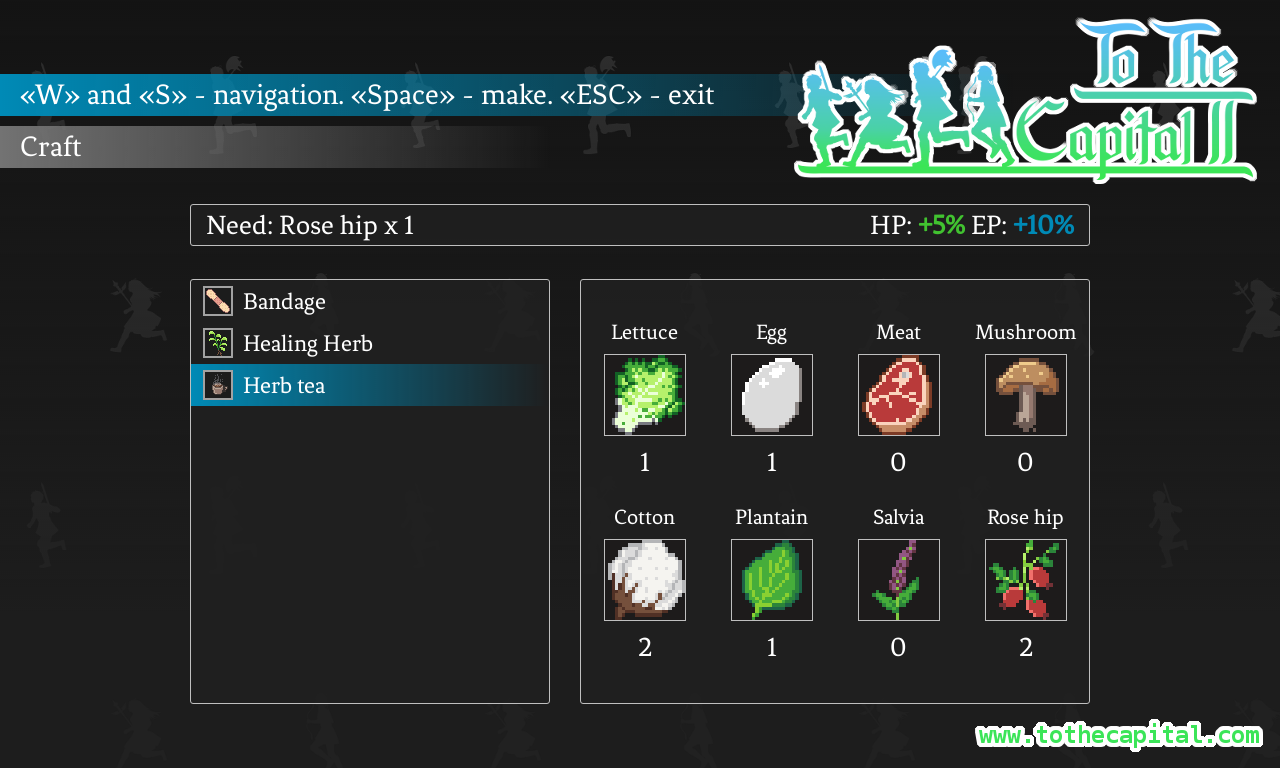This screenshot has height=768, width=1280.
Task: Click the Salvia ingredient slot
Action: coord(899,580)
